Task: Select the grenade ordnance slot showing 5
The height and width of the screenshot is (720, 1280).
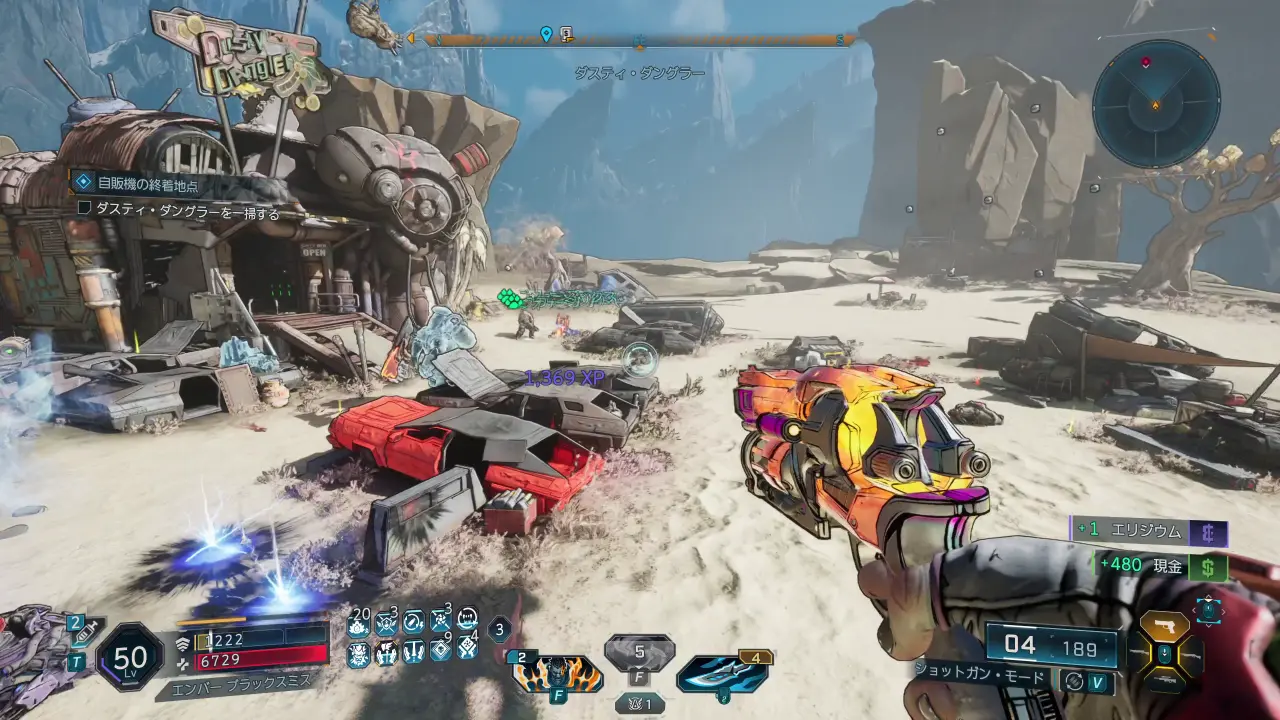Action: [639, 656]
